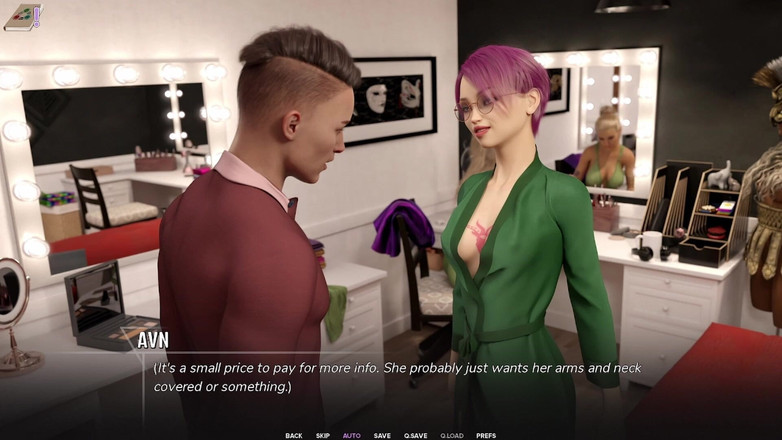Skip dialogue using SKIP
The width and height of the screenshot is (782, 440).
(323, 435)
